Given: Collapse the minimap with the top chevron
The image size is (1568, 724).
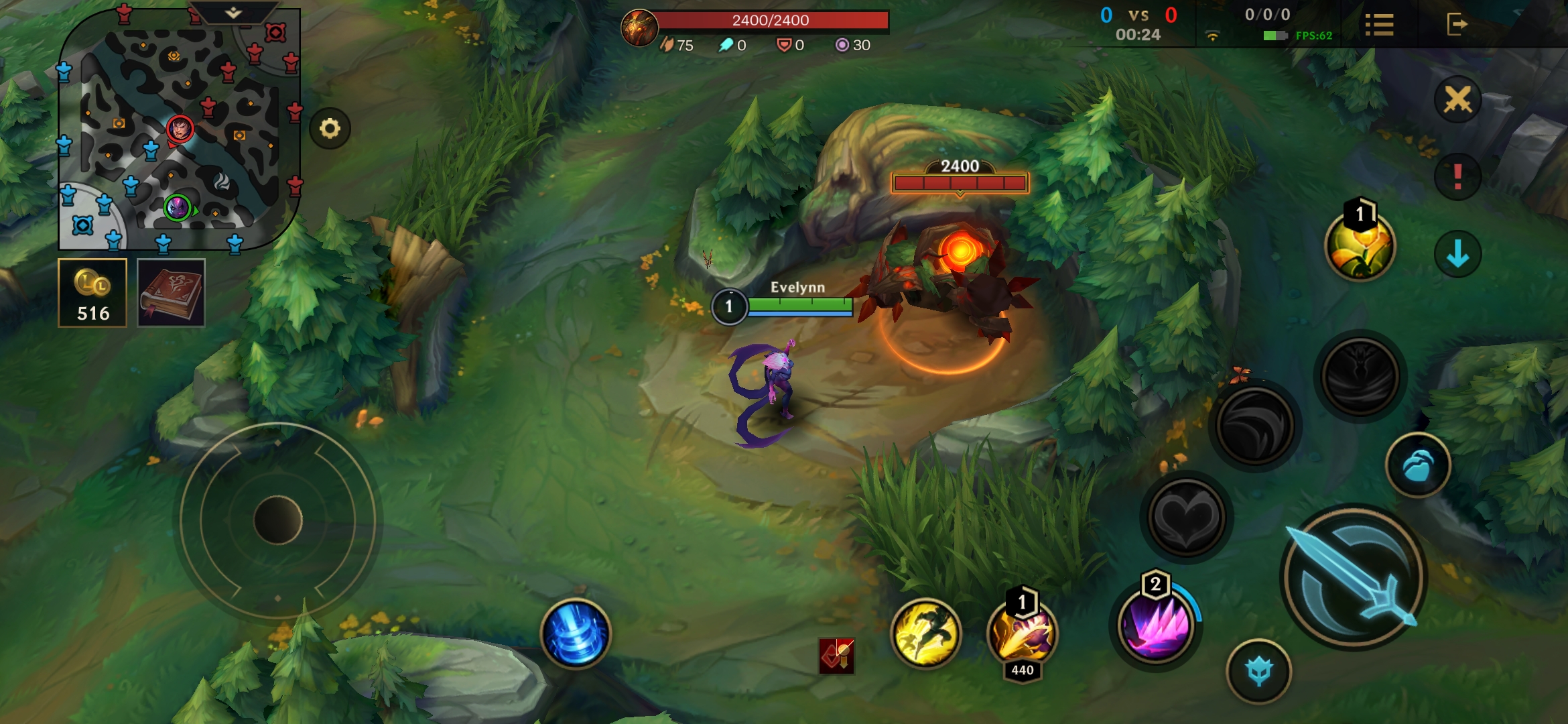Looking at the screenshot, I should click(x=230, y=12).
